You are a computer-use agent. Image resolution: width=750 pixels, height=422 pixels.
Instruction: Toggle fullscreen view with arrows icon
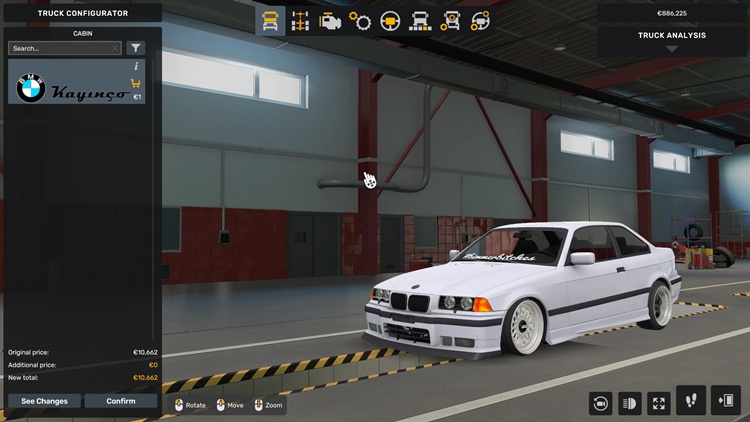[x=659, y=402]
